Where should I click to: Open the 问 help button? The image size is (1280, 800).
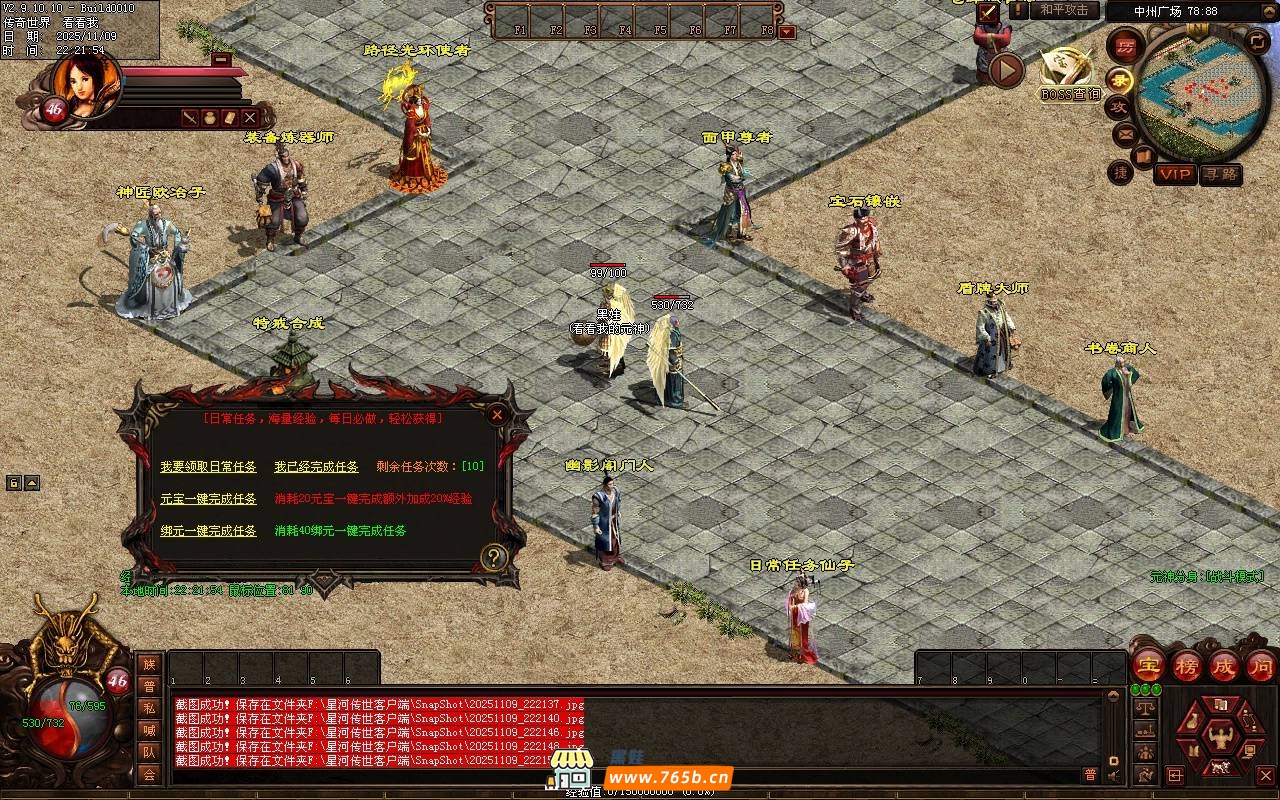(x=1260, y=665)
